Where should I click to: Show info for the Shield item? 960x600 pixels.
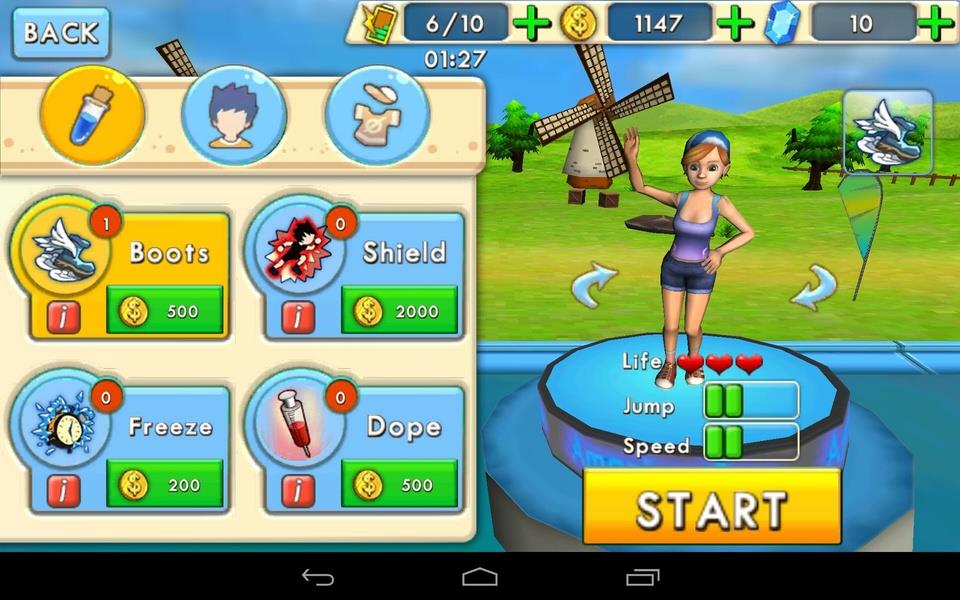[297, 317]
